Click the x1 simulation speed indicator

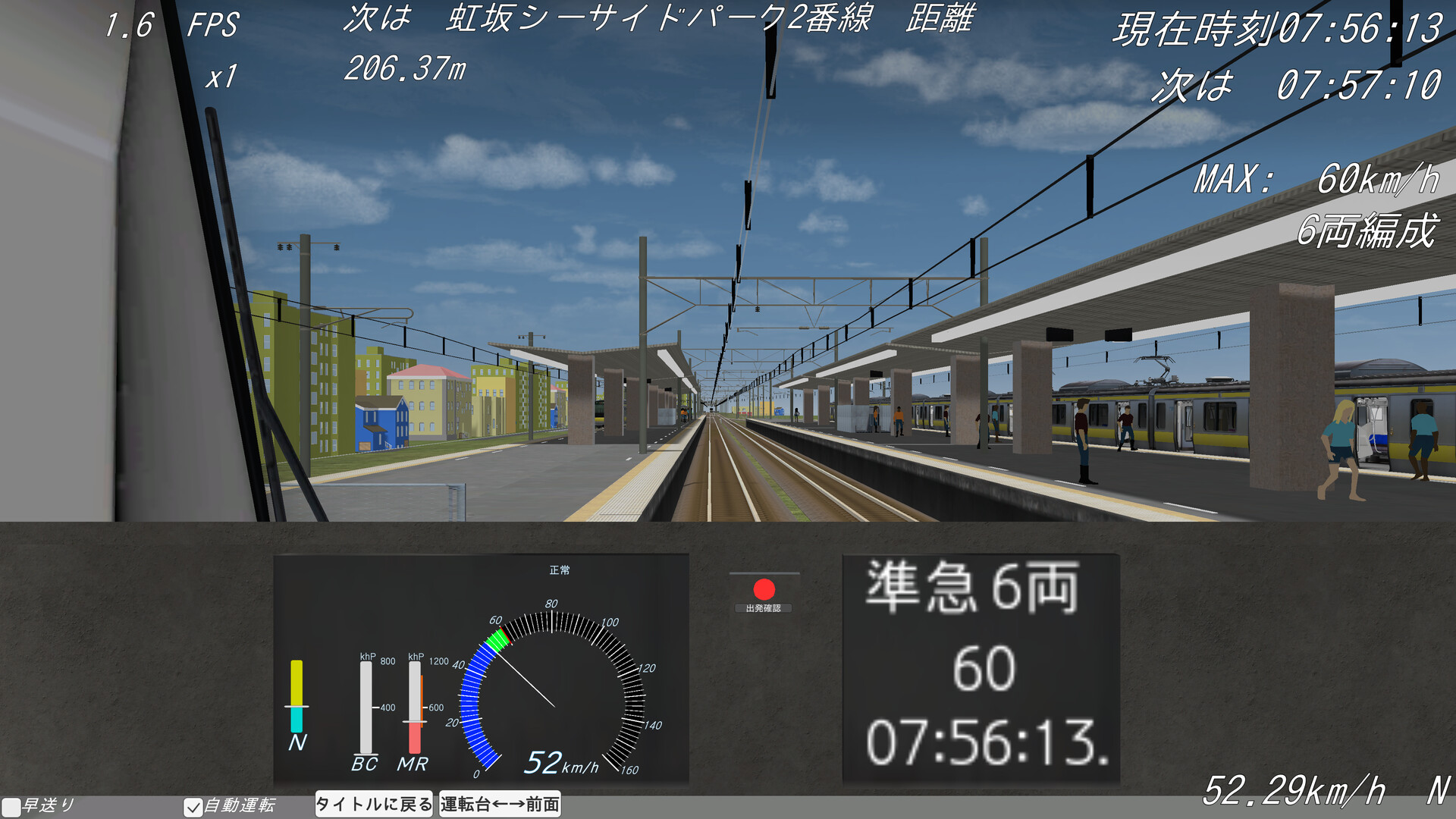pyautogui.click(x=220, y=74)
